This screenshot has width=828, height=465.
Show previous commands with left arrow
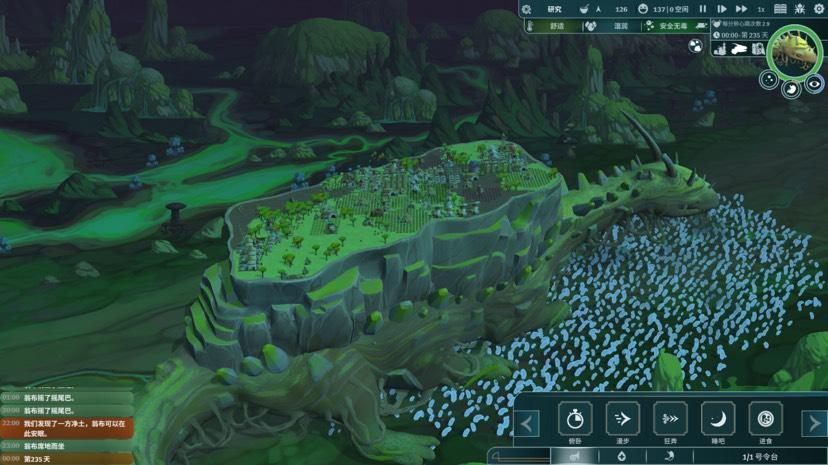tap(528, 423)
